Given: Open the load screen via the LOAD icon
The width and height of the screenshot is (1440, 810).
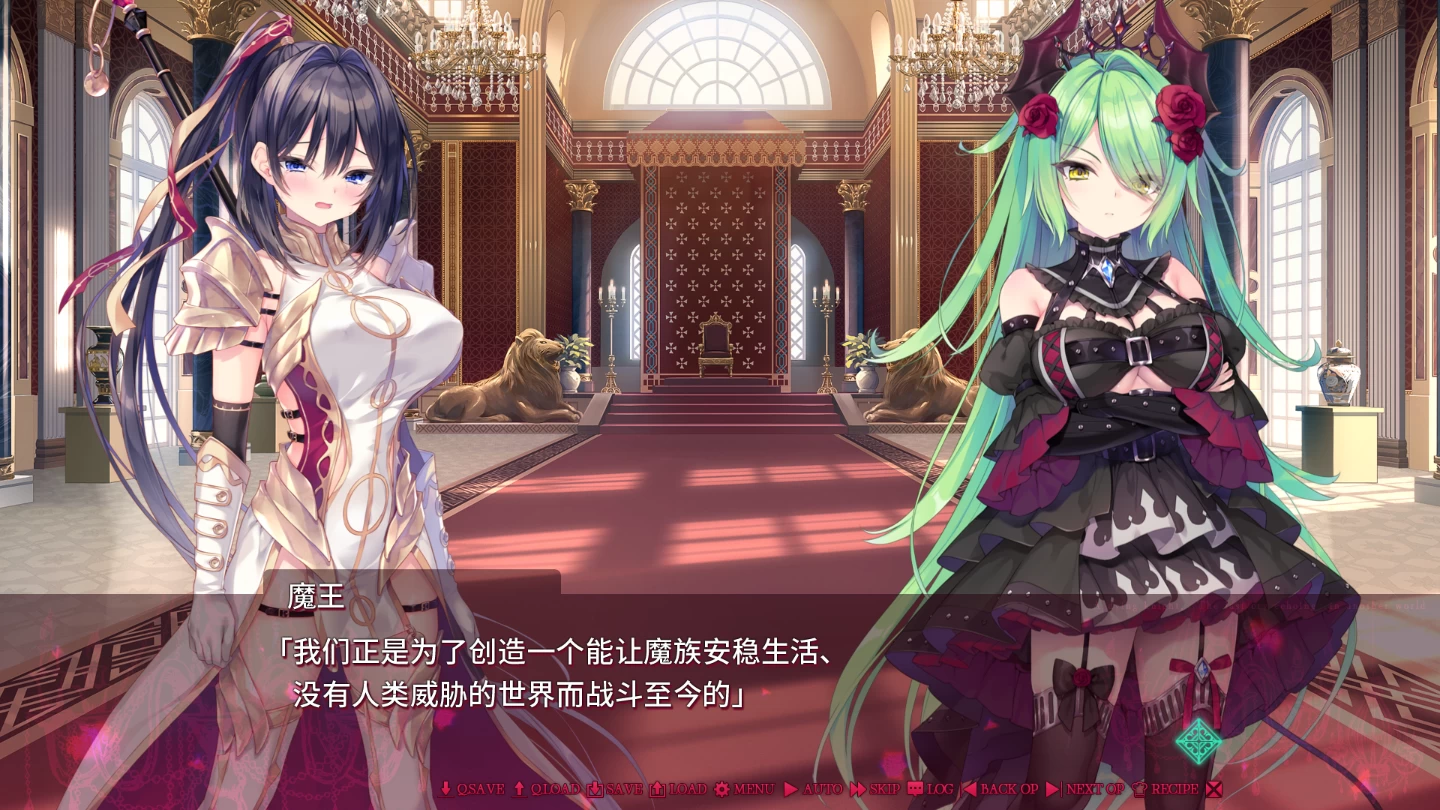Looking at the screenshot, I should [656, 789].
